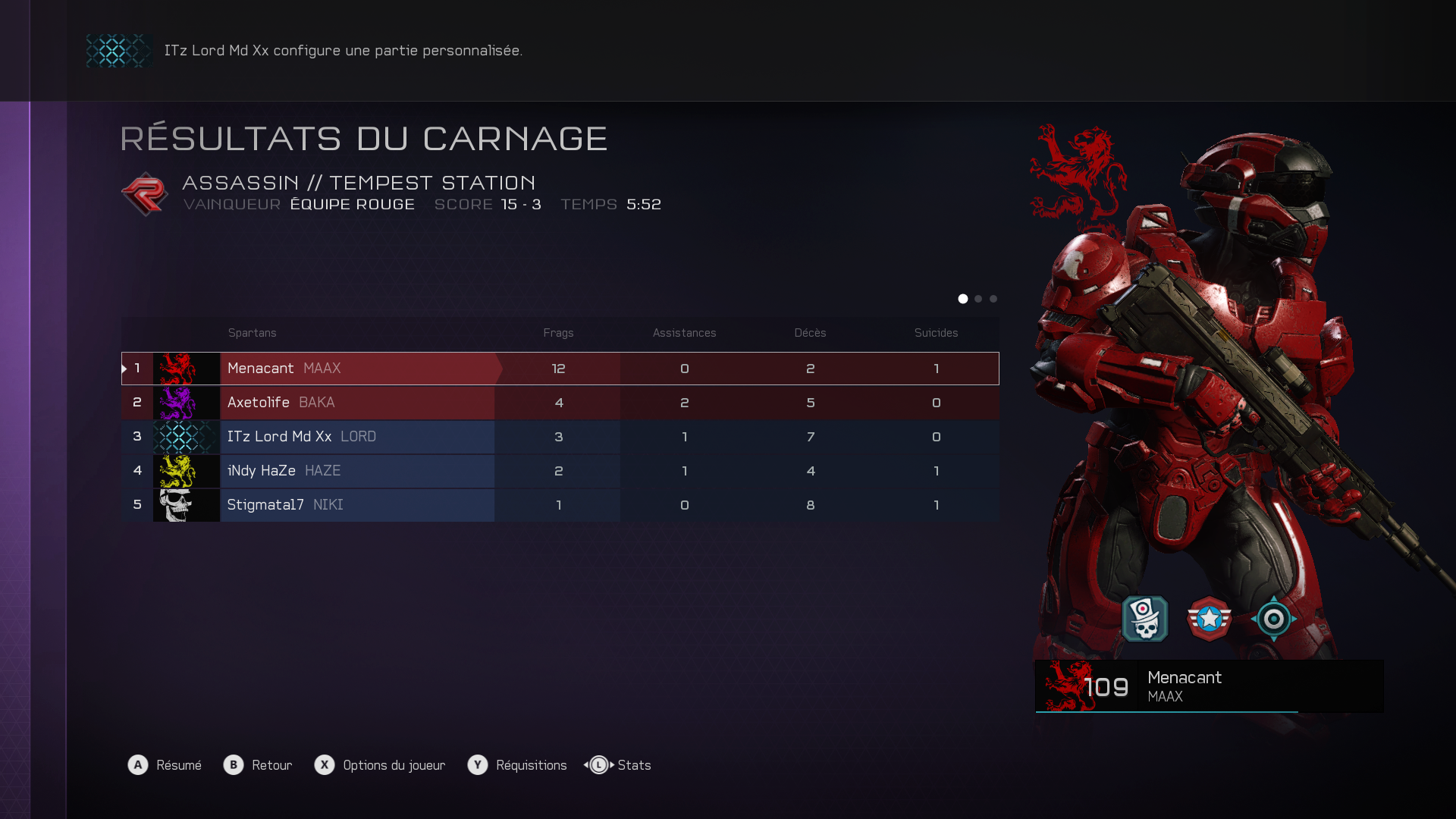Open the Réquisitions menu
This screenshot has height=819, width=1456.
click(518, 765)
